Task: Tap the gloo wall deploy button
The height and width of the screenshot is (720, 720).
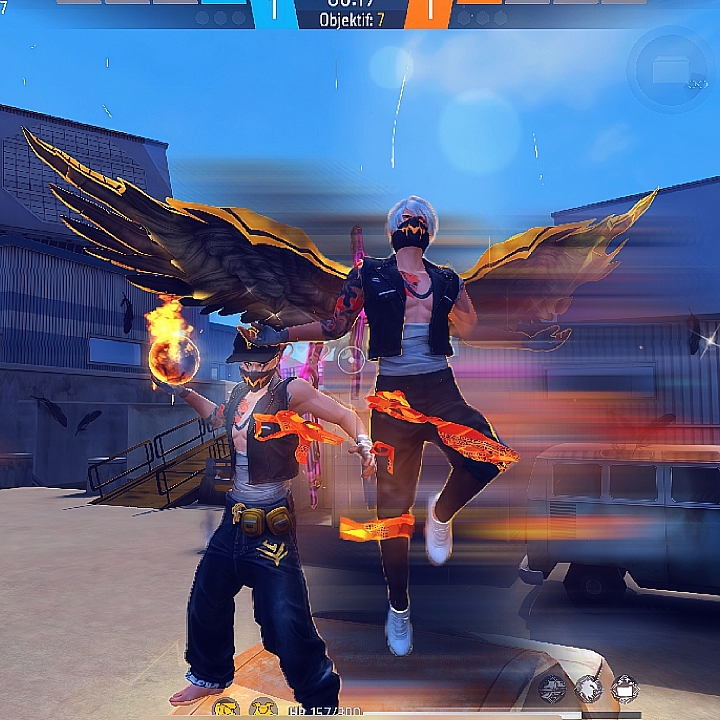Action: point(670,68)
